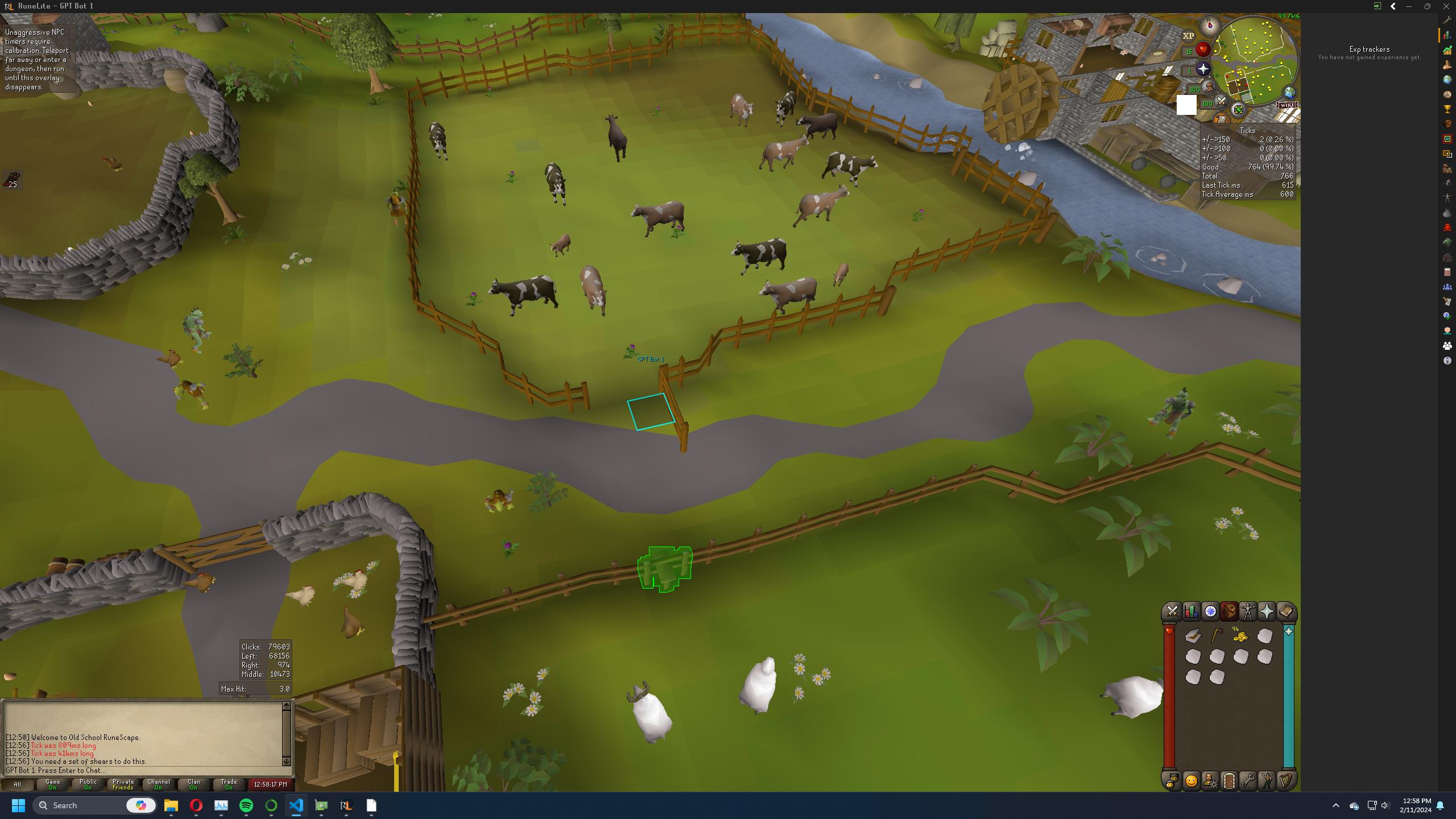Expand the XP tracker orb on minimap
Viewport: 1456px width, 819px height.
pyautogui.click(x=1188, y=35)
